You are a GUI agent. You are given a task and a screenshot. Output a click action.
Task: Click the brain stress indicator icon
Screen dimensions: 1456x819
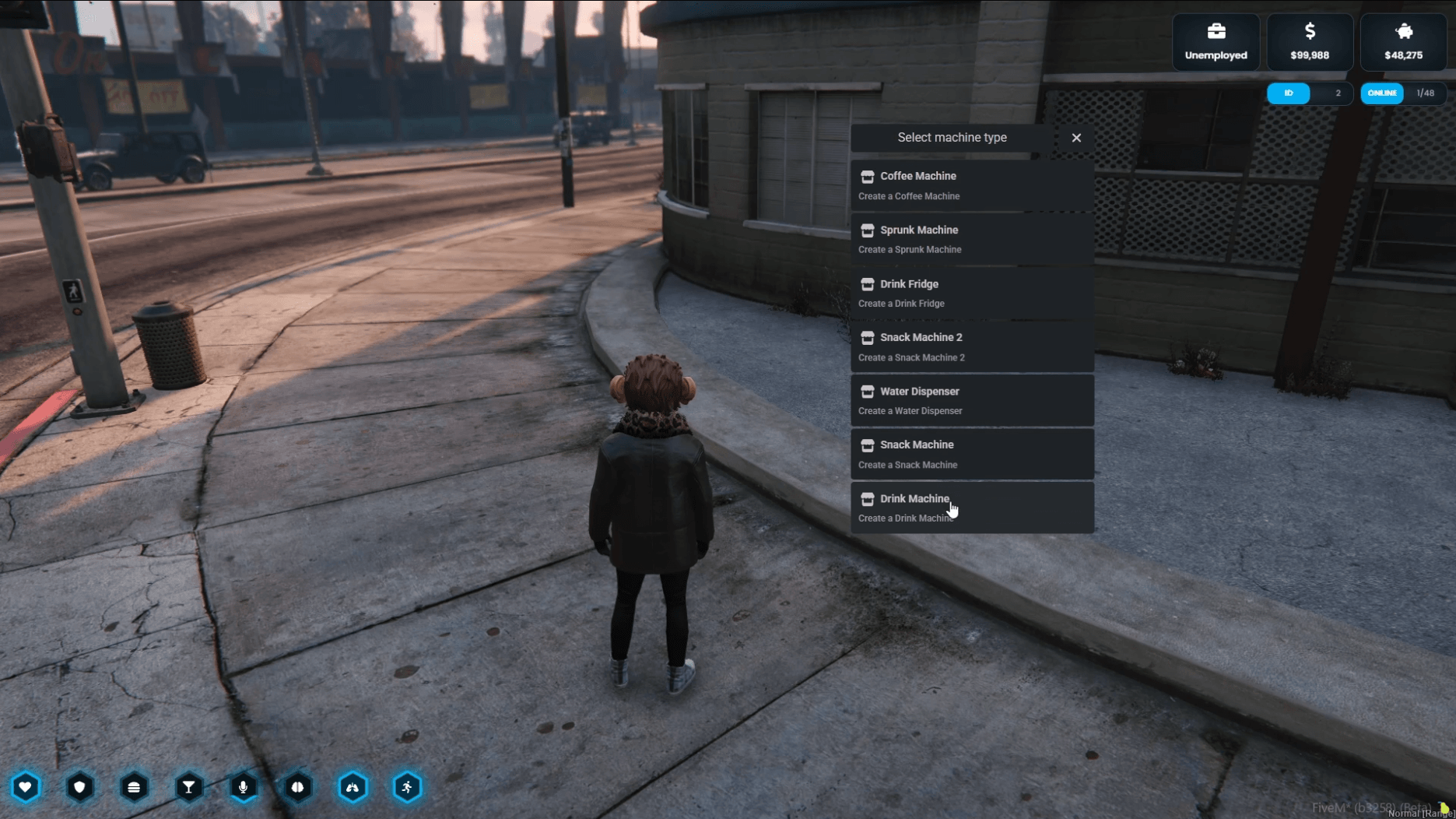(298, 788)
